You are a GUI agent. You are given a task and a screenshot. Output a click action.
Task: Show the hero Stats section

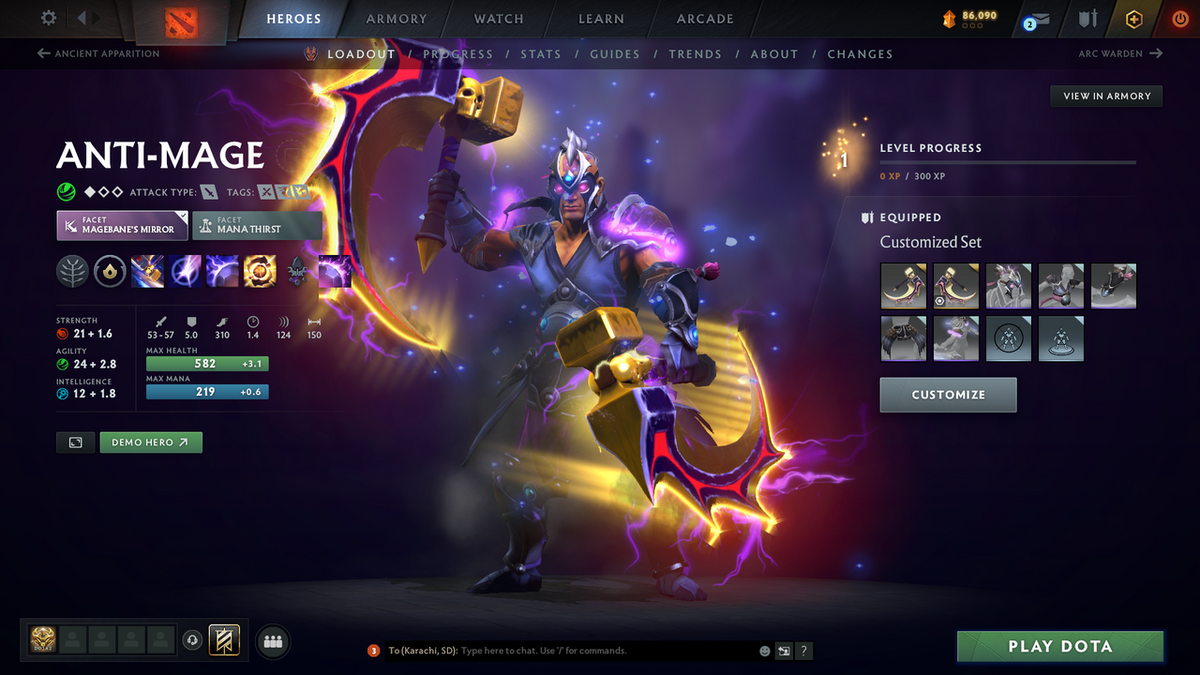click(x=540, y=54)
